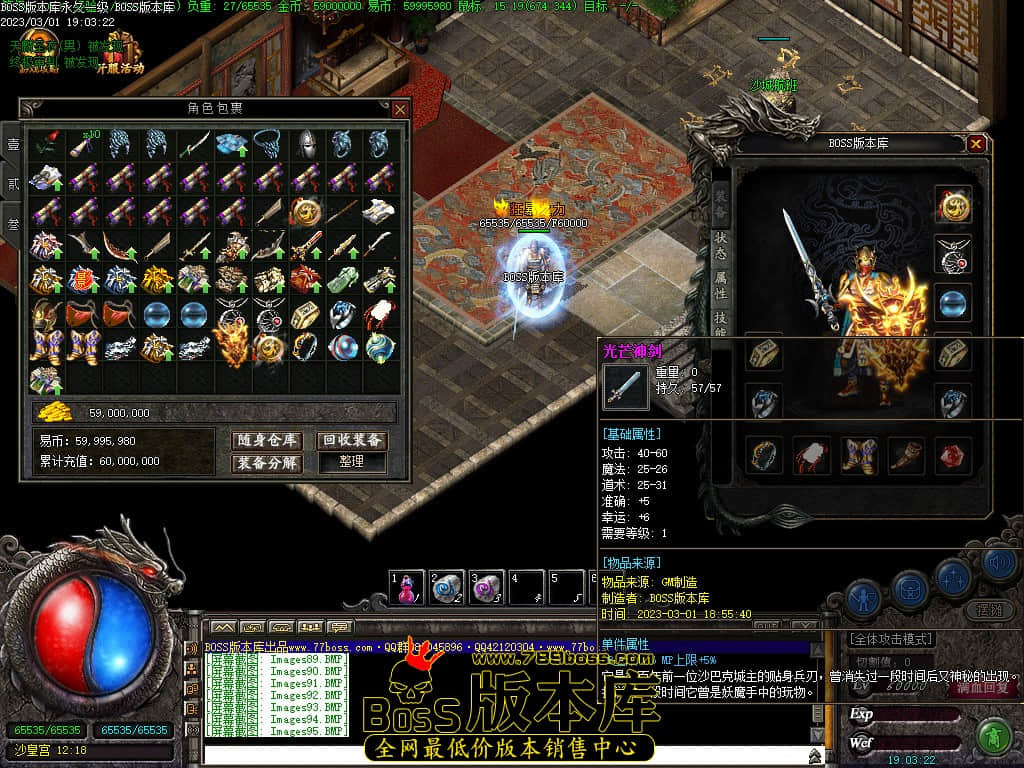Switch to bag page 贰
The width and height of the screenshot is (1024, 768).
pyautogui.click(x=13, y=185)
